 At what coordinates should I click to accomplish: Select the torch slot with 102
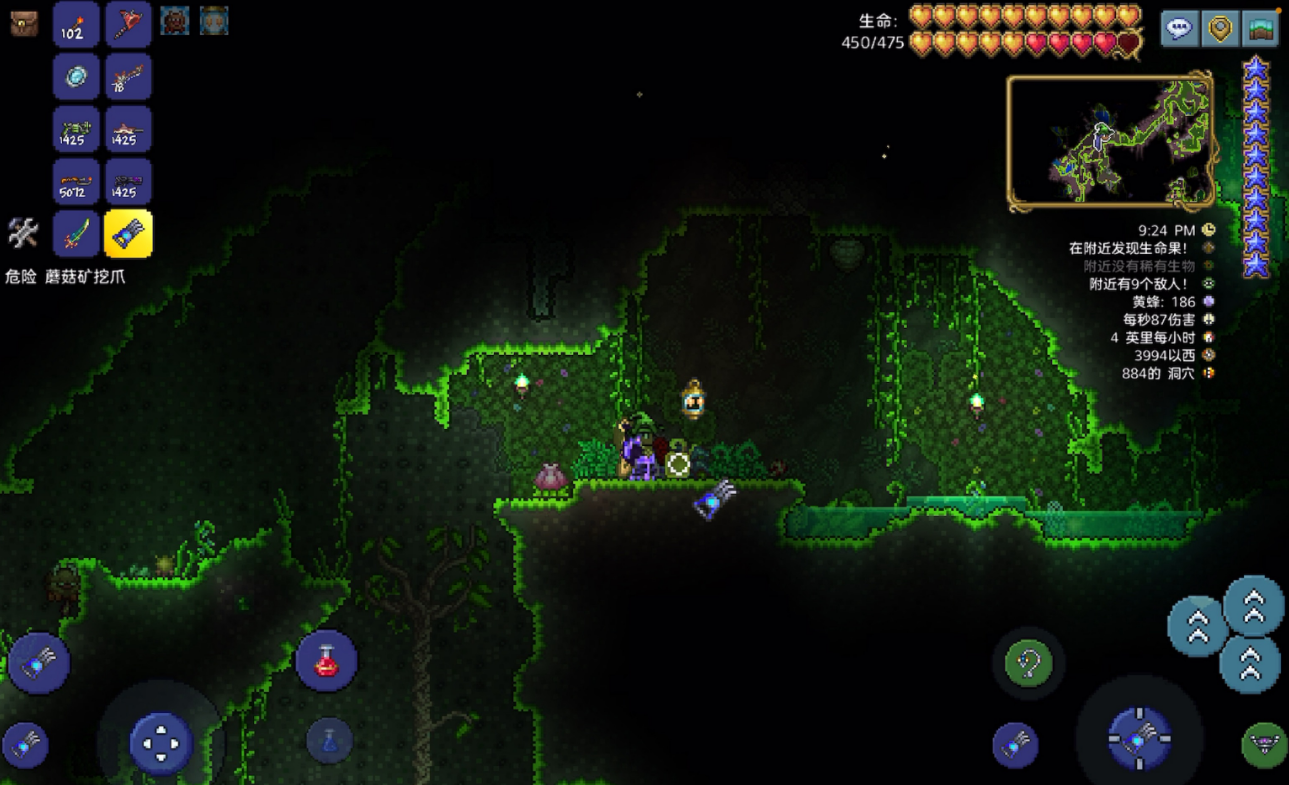point(76,24)
